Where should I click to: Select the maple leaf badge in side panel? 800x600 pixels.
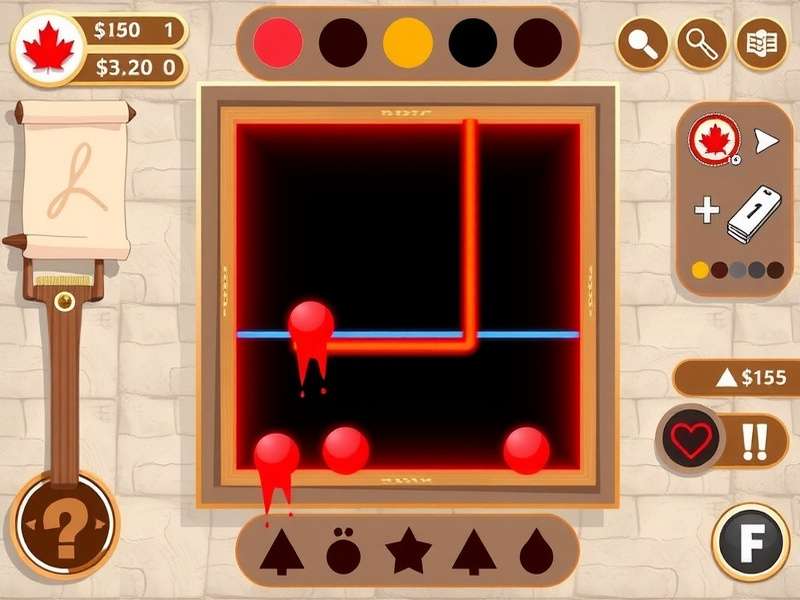[x=714, y=141]
